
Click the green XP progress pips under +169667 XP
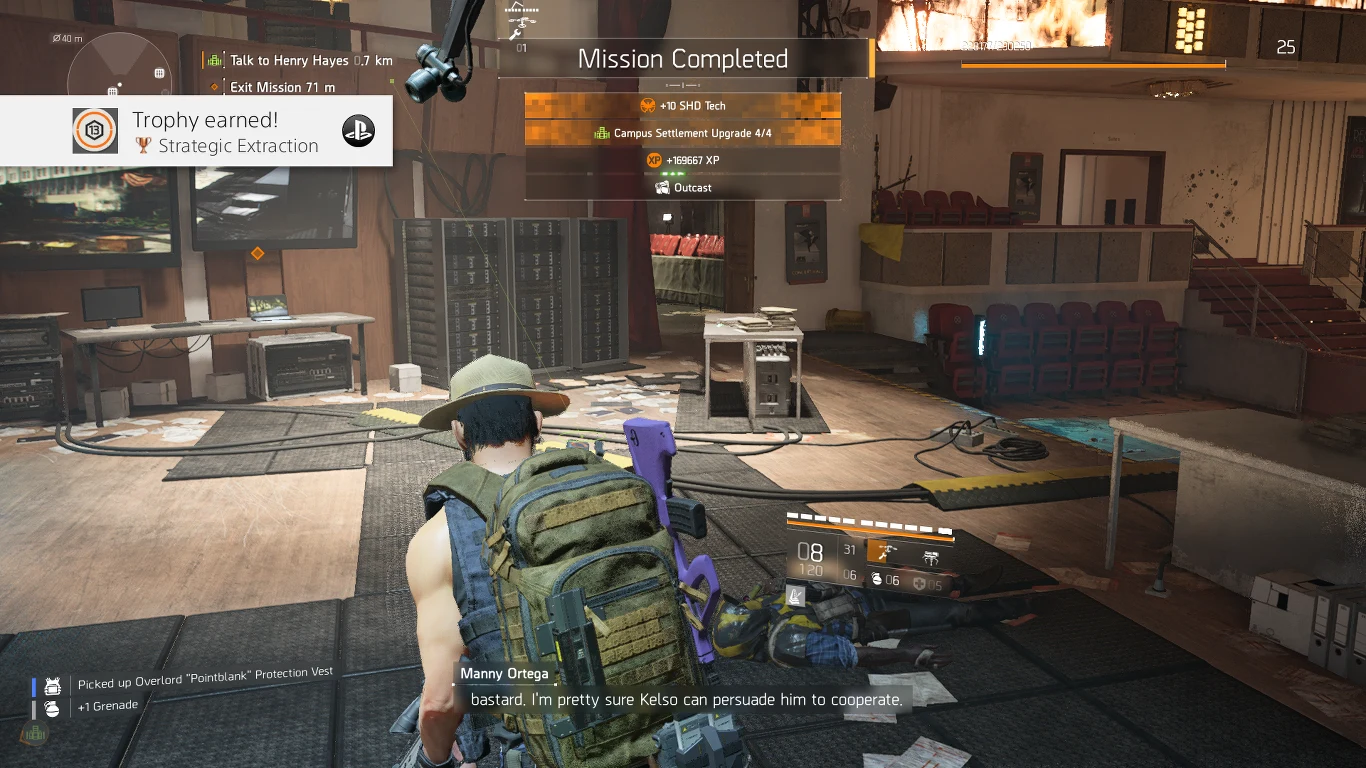(673, 173)
